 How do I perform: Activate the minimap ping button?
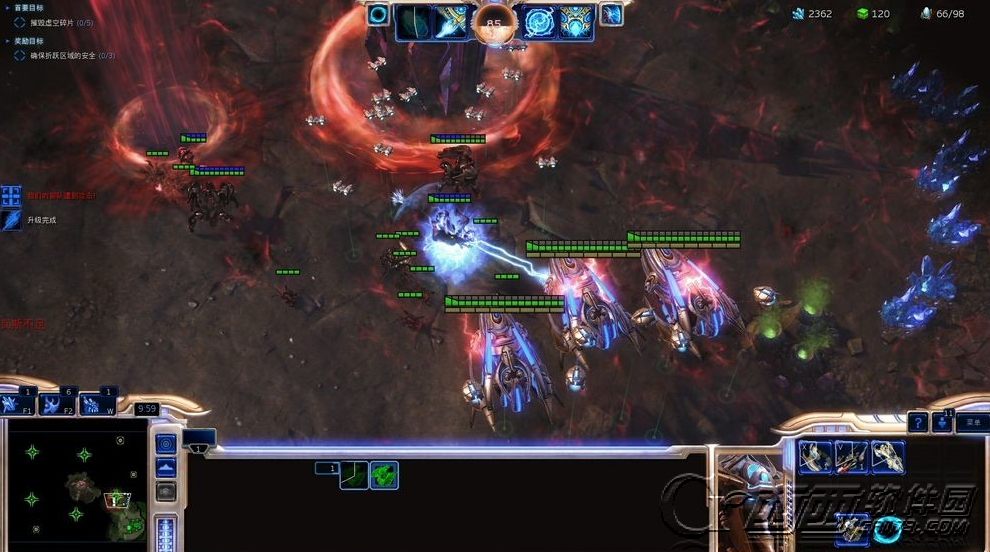[167, 442]
